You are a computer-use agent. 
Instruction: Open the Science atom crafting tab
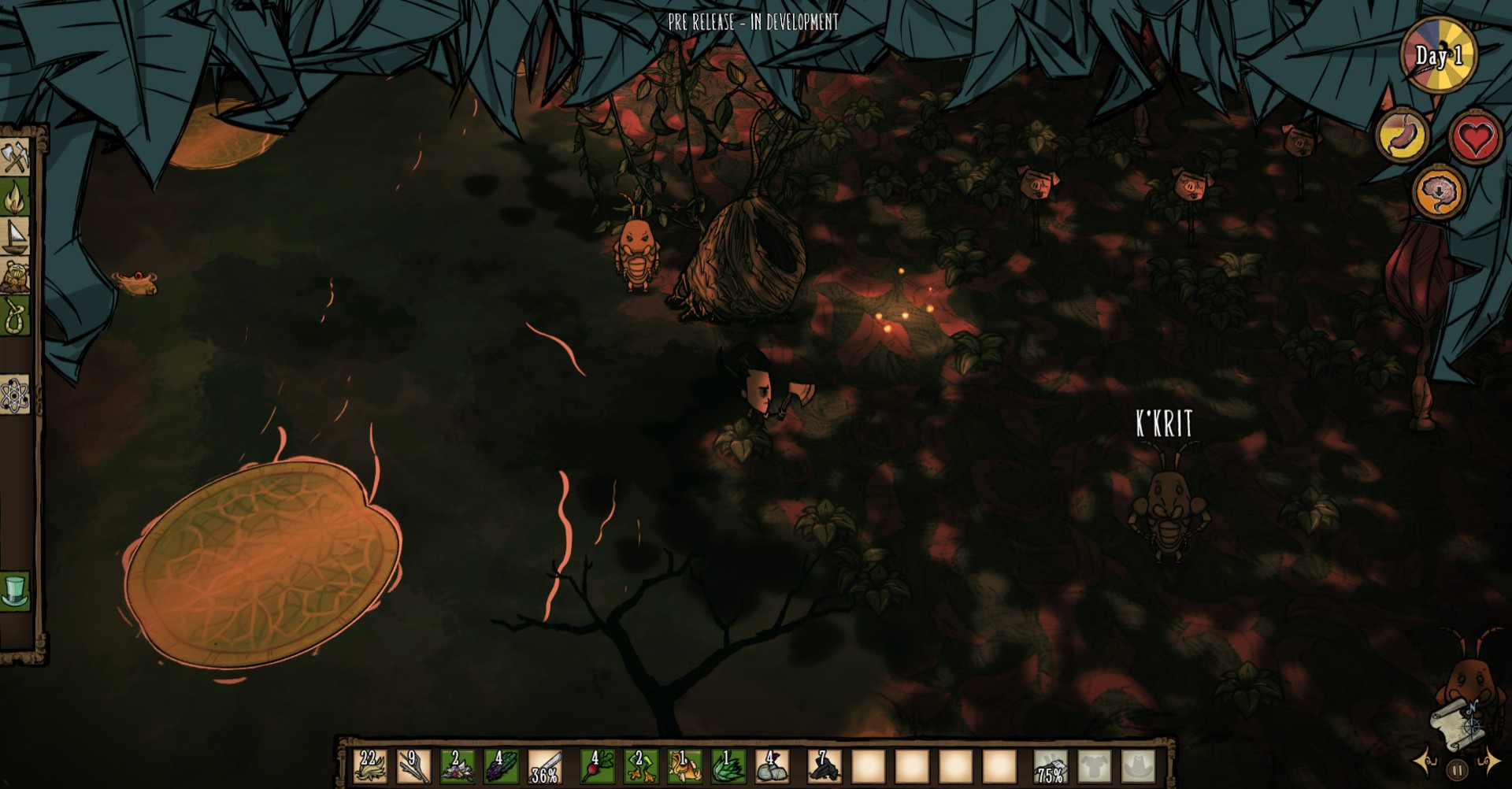click(15, 395)
